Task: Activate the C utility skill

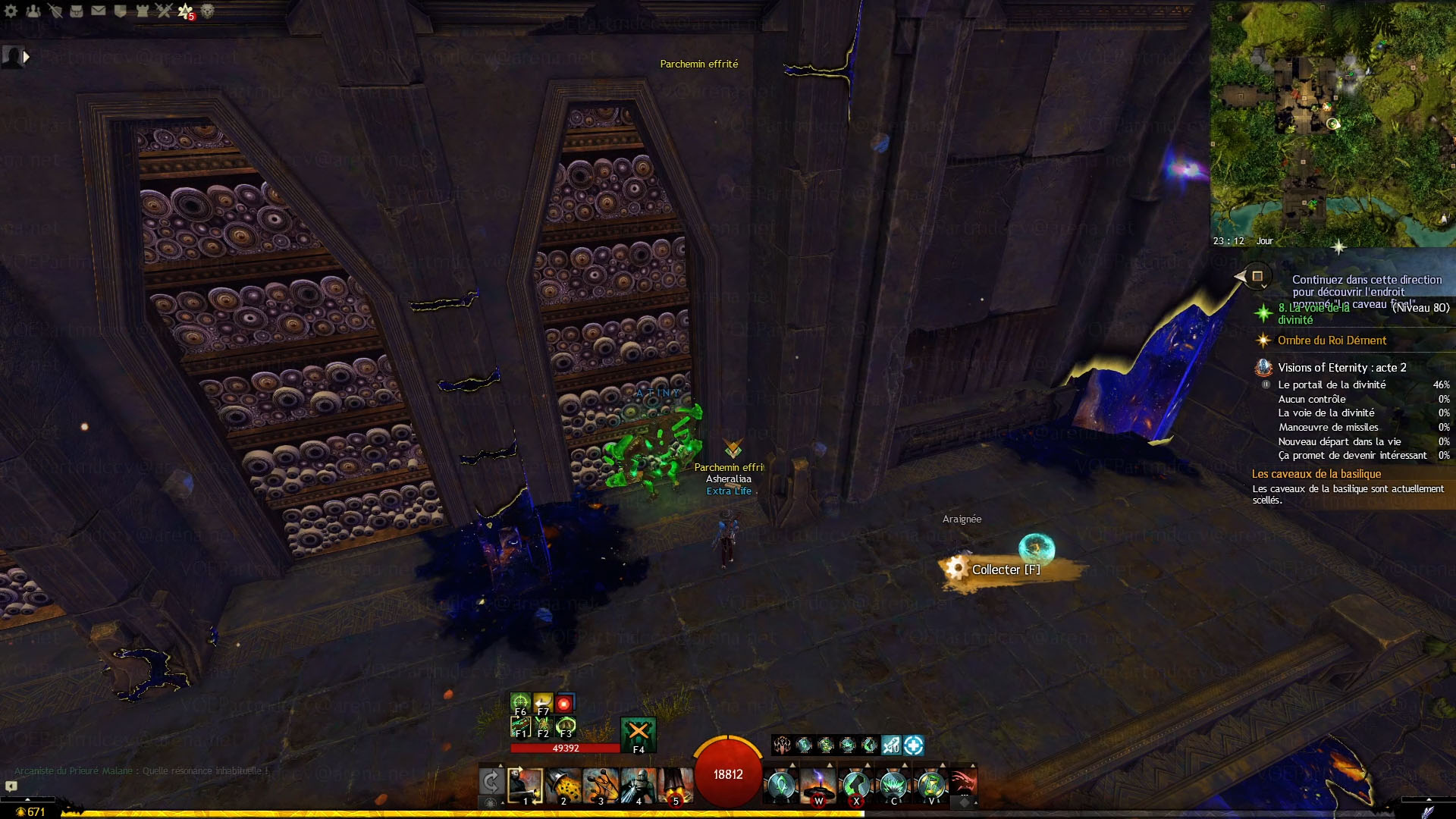Action: pyautogui.click(x=893, y=786)
